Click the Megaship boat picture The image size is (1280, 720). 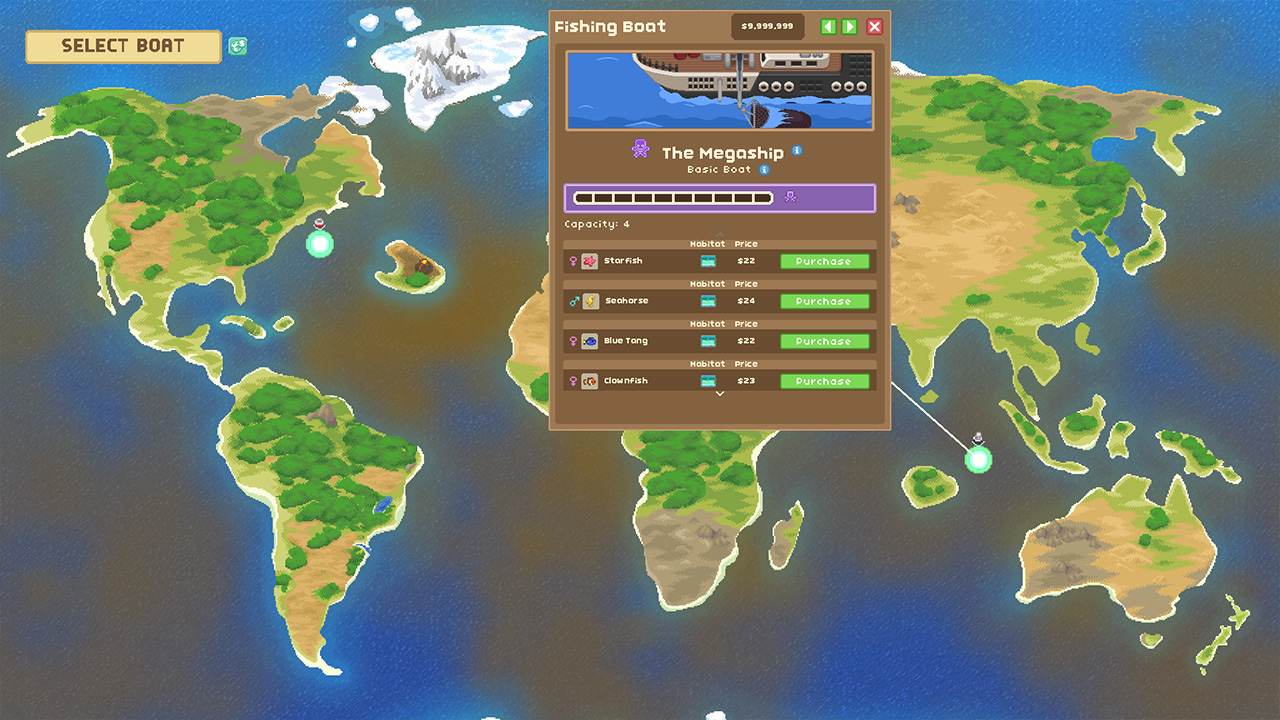[x=719, y=90]
